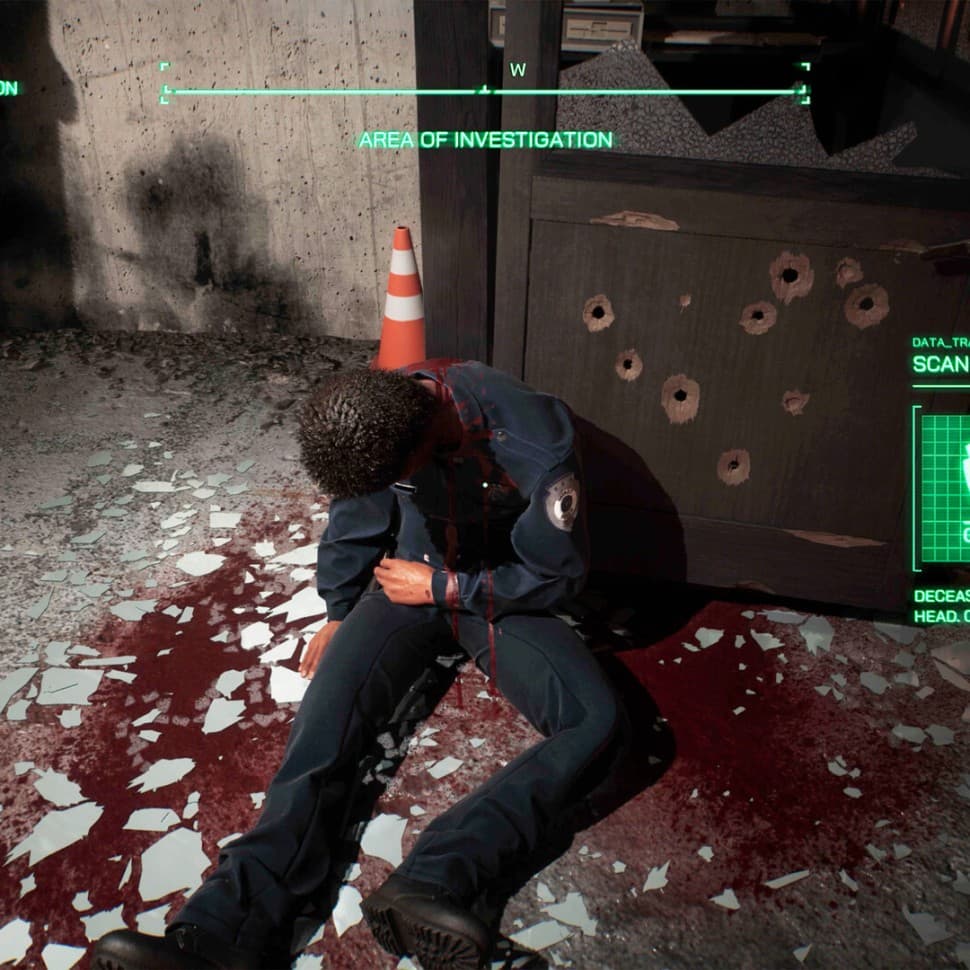Click the Area of Investigation label
This screenshot has width=970, height=970.
485,140
